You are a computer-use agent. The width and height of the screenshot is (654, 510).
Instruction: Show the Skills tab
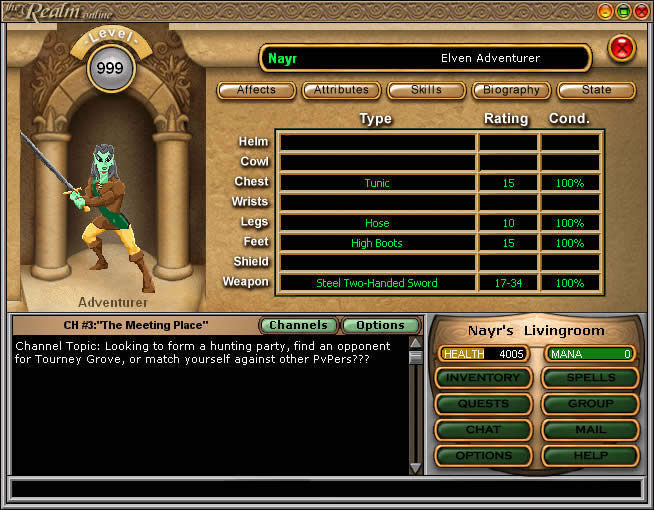(x=426, y=90)
